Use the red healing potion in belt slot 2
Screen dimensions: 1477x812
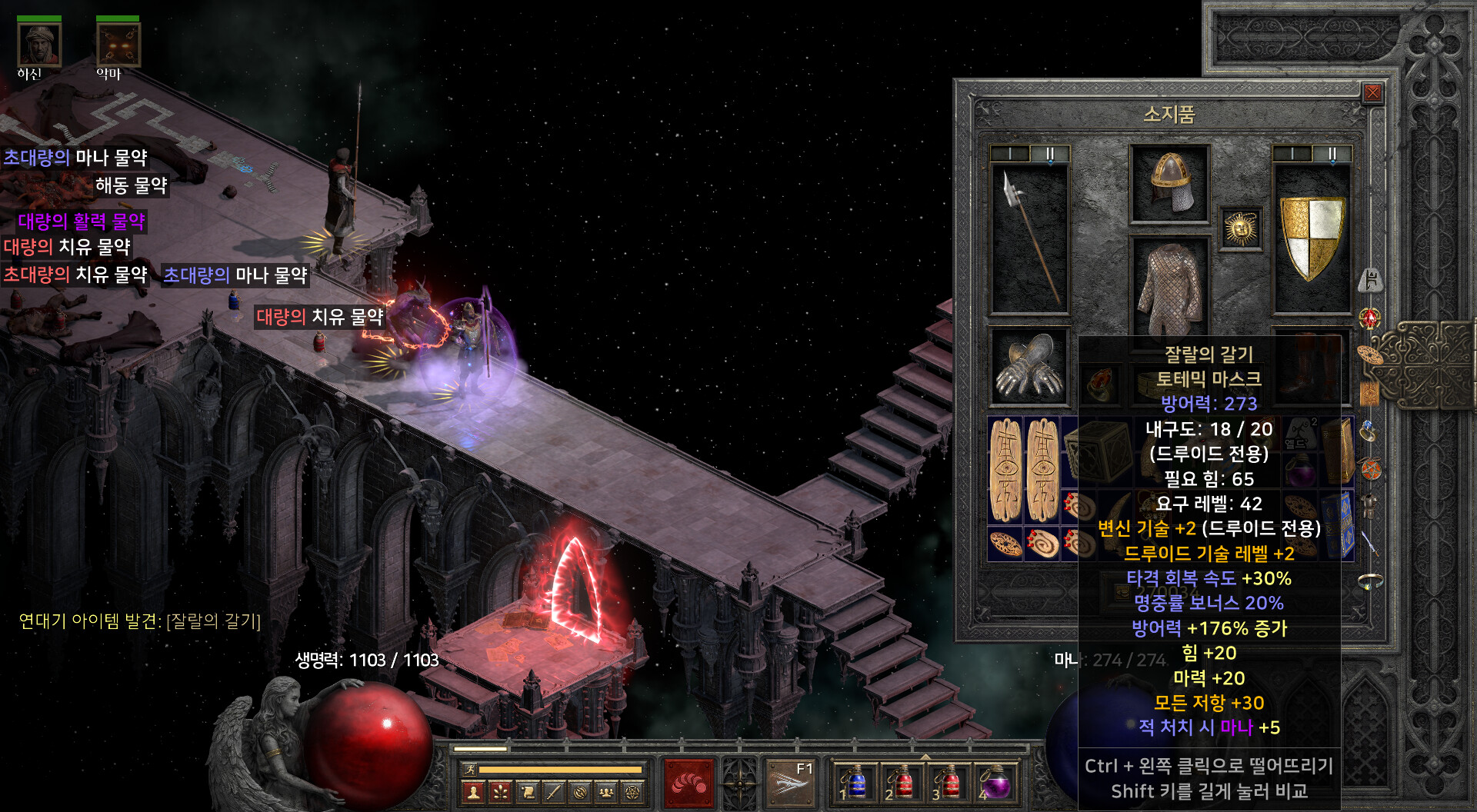pyautogui.click(x=902, y=783)
